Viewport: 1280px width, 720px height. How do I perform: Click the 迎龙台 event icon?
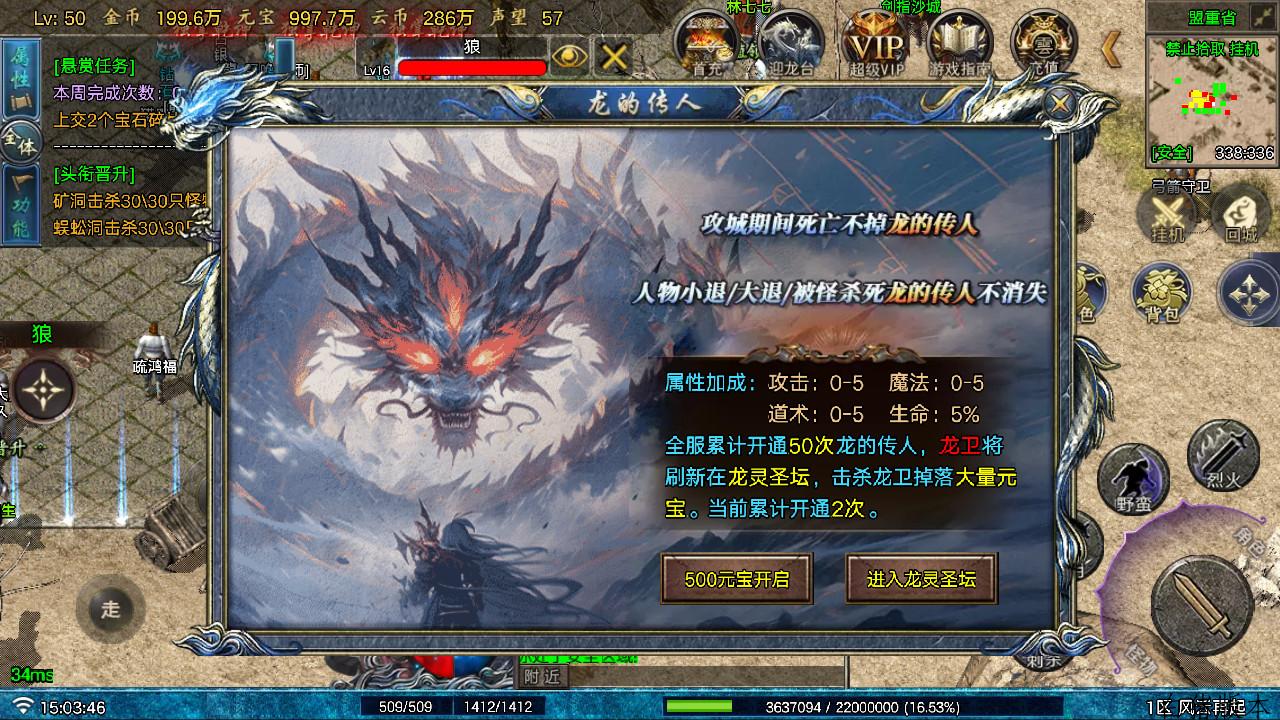[790, 40]
